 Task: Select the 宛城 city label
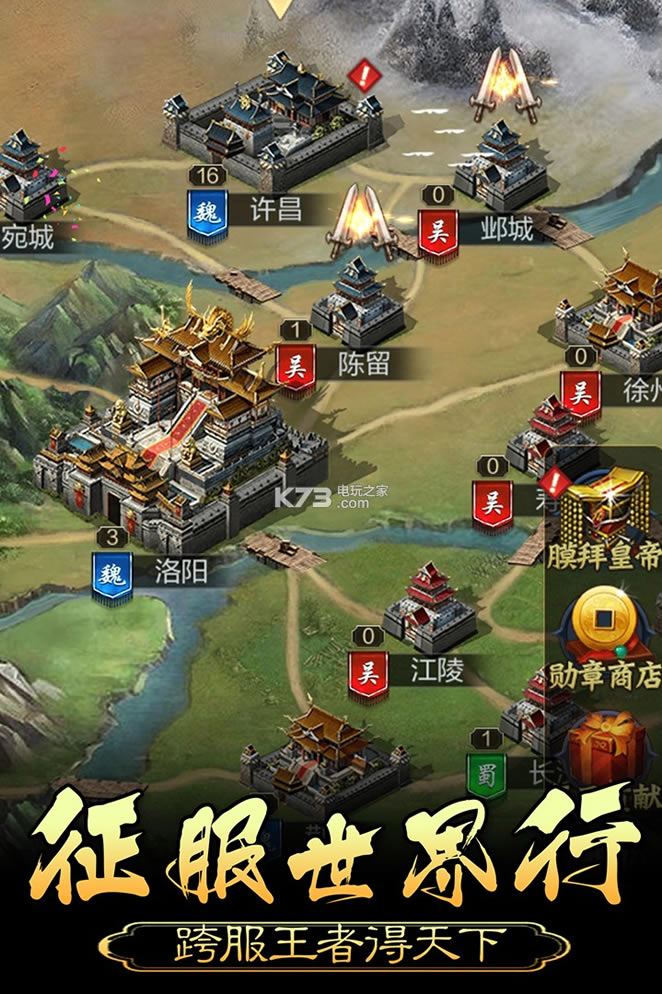[x=27, y=237]
